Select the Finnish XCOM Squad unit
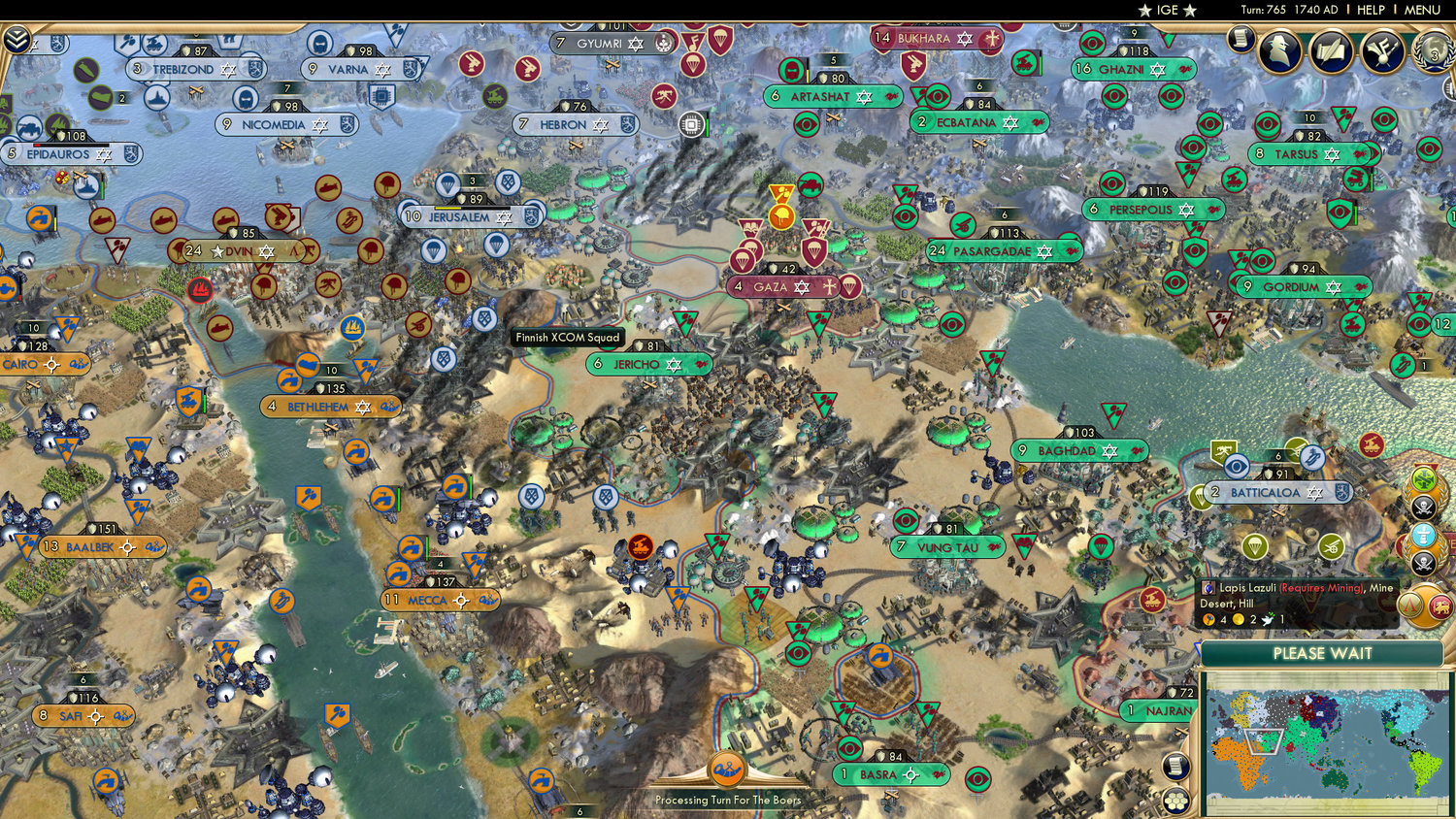The height and width of the screenshot is (819, 1456). click(x=567, y=337)
